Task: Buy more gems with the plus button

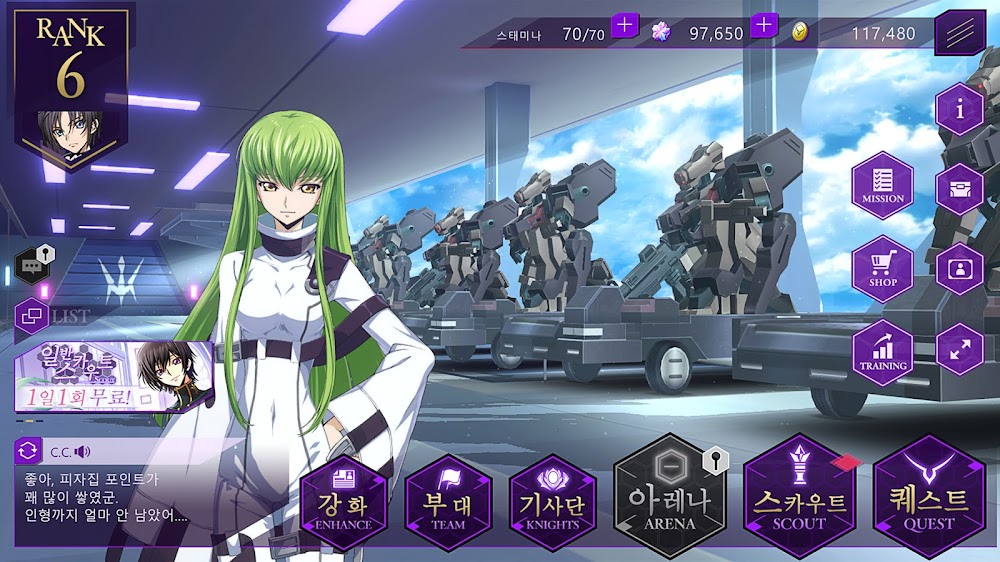Action: [764, 25]
